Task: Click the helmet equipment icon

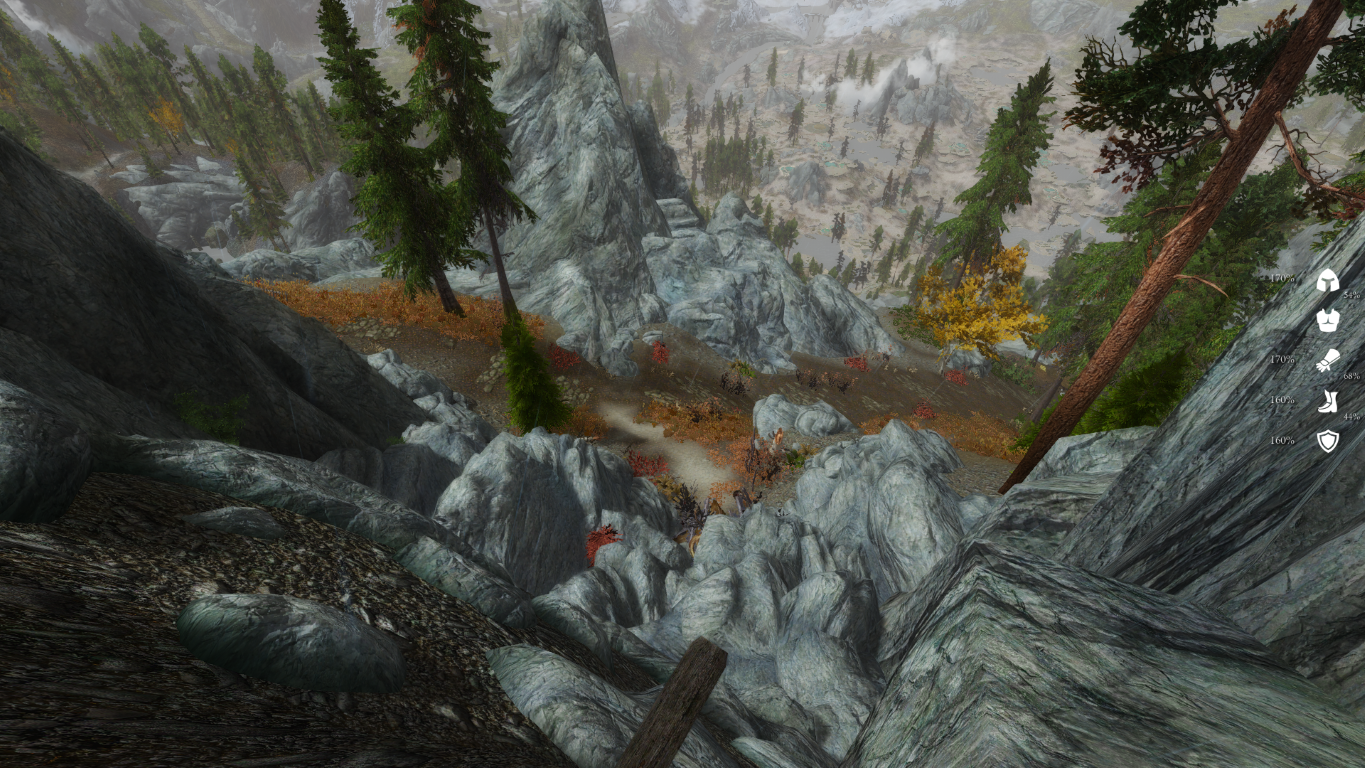Action: click(x=1327, y=280)
